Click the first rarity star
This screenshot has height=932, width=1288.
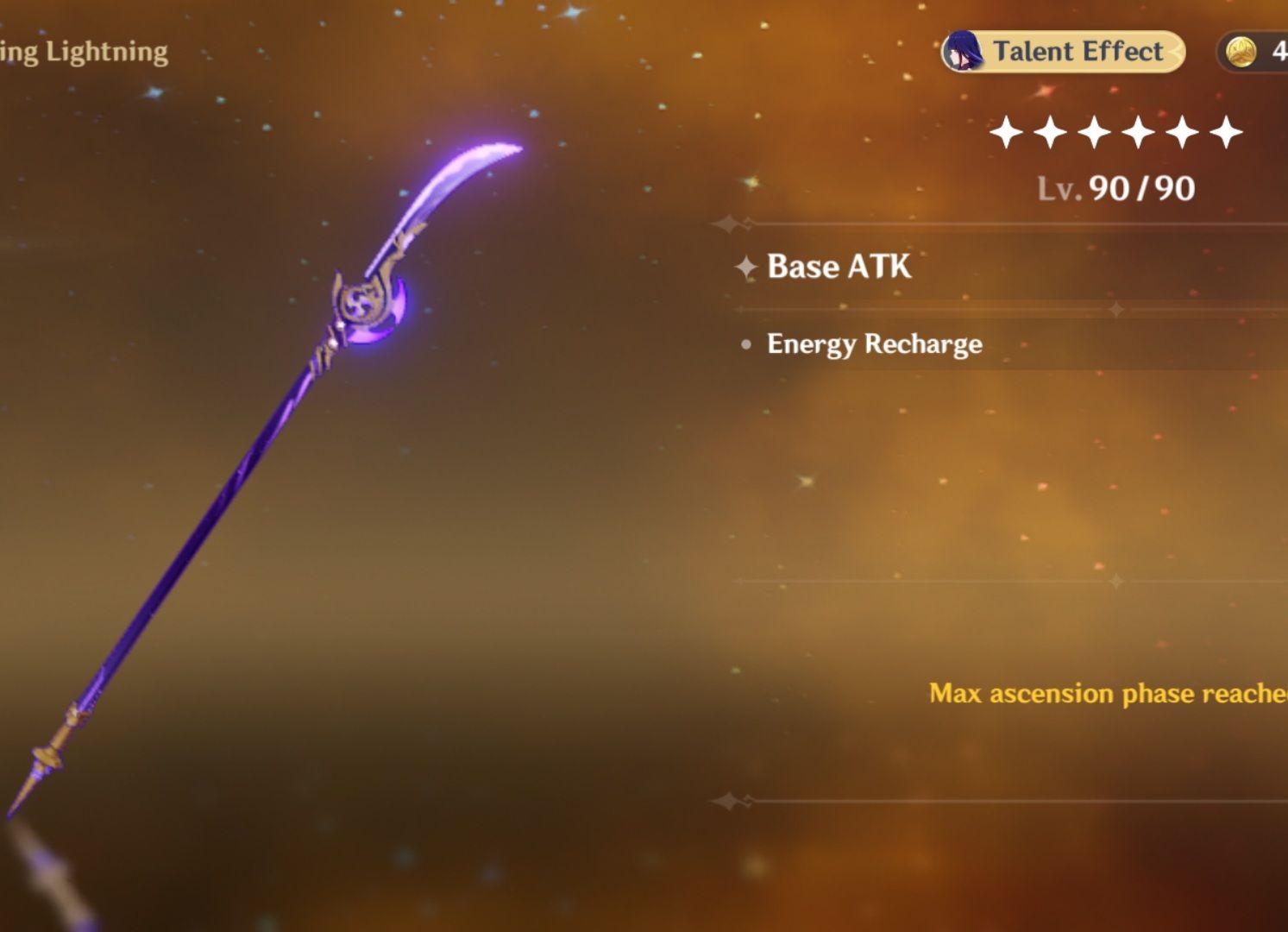click(x=1008, y=132)
